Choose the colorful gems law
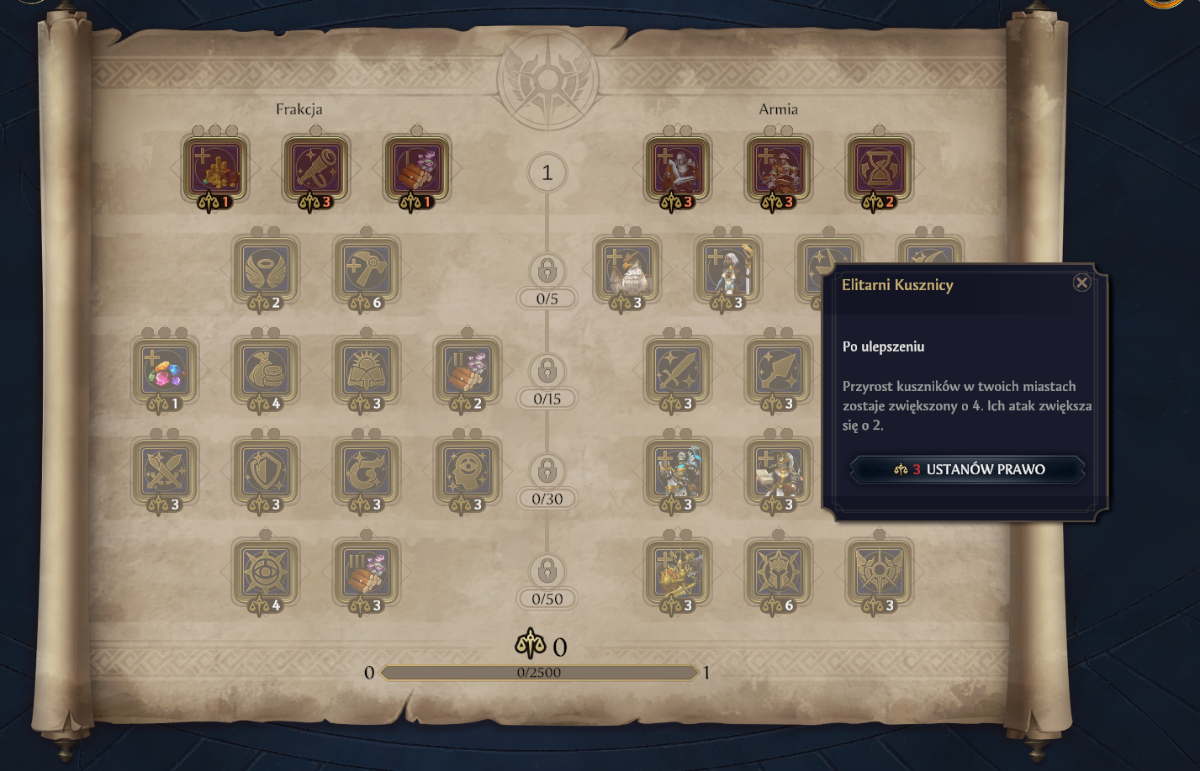The height and width of the screenshot is (771, 1200). coord(165,369)
